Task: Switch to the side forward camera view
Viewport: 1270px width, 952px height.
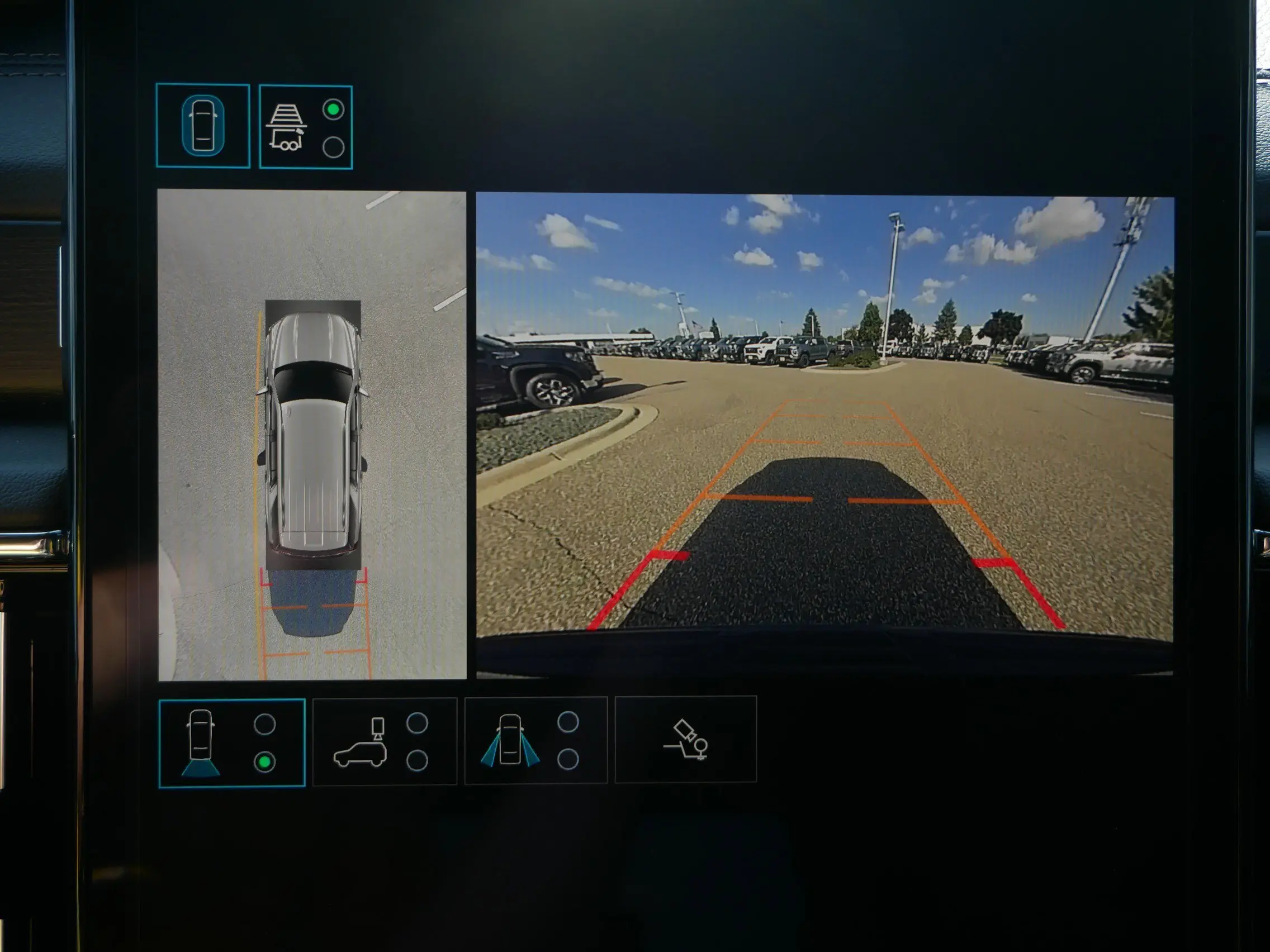Action: (x=536, y=740)
